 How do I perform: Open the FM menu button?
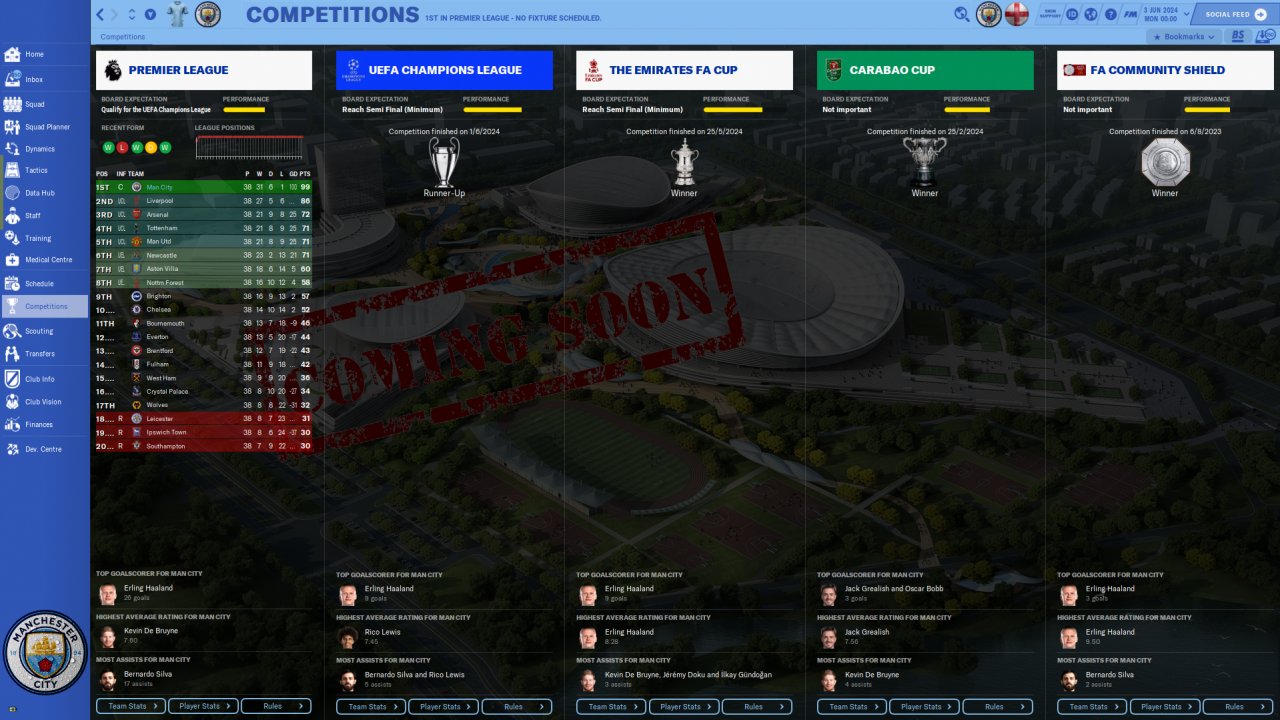tap(1130, 15)
